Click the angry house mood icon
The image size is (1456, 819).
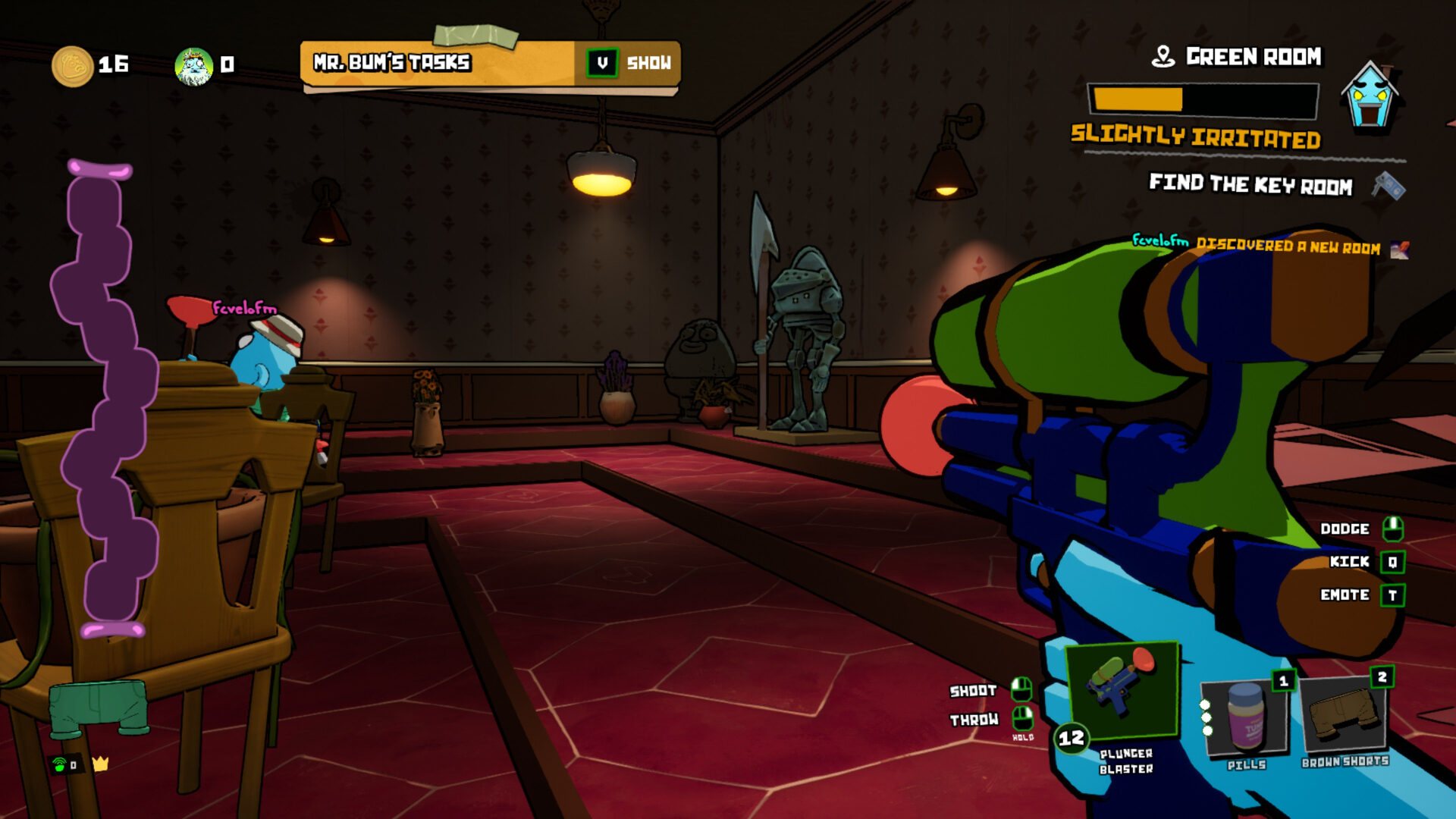coord(1370,96)
